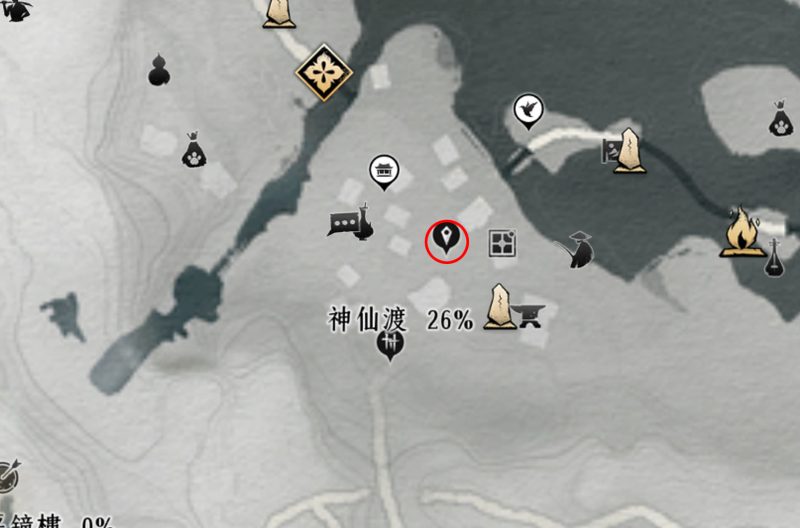Screen dimensions: 800x528
Task: Click the dark pin below 神仙渡
Action: point(389,347)
